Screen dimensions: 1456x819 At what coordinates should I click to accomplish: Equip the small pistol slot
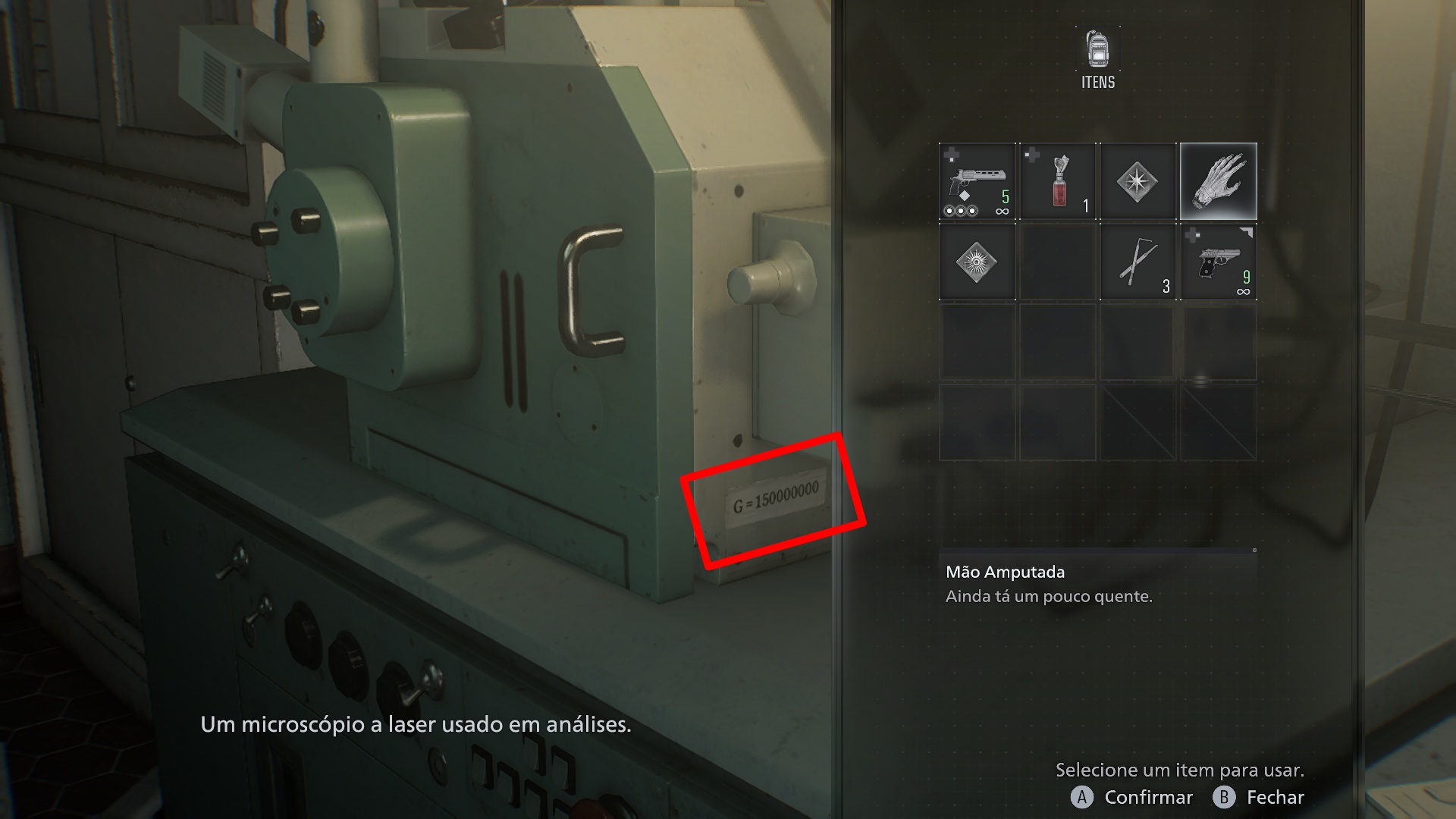tap(1218, 262)
